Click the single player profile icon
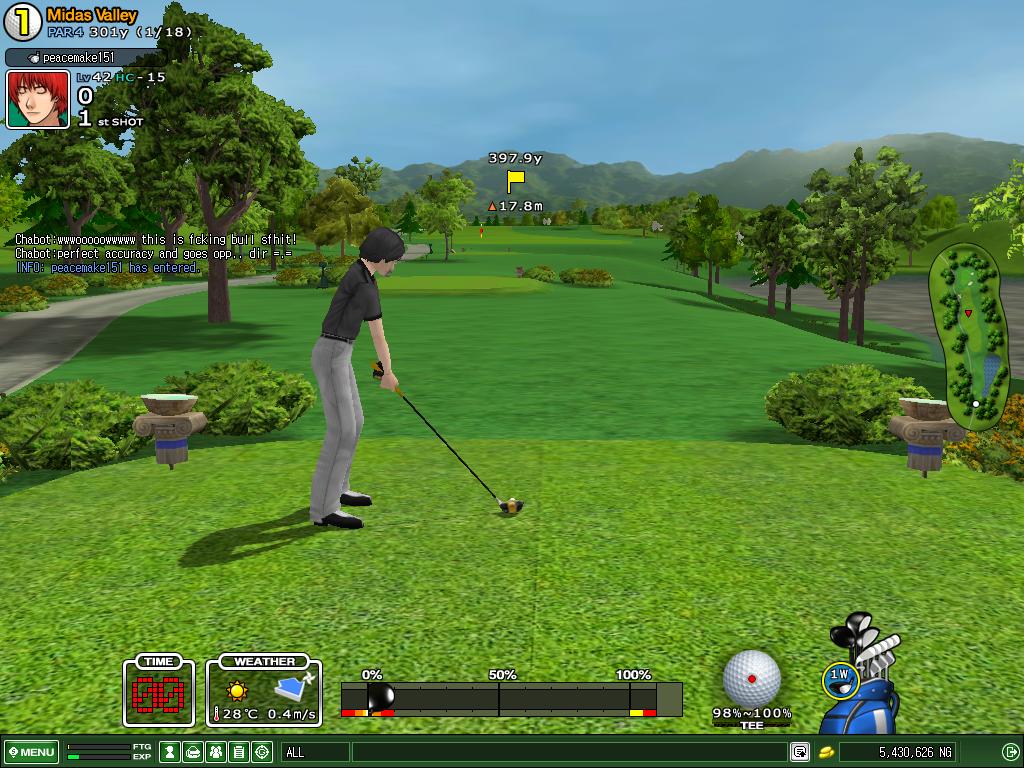 (x=170, y=752)
